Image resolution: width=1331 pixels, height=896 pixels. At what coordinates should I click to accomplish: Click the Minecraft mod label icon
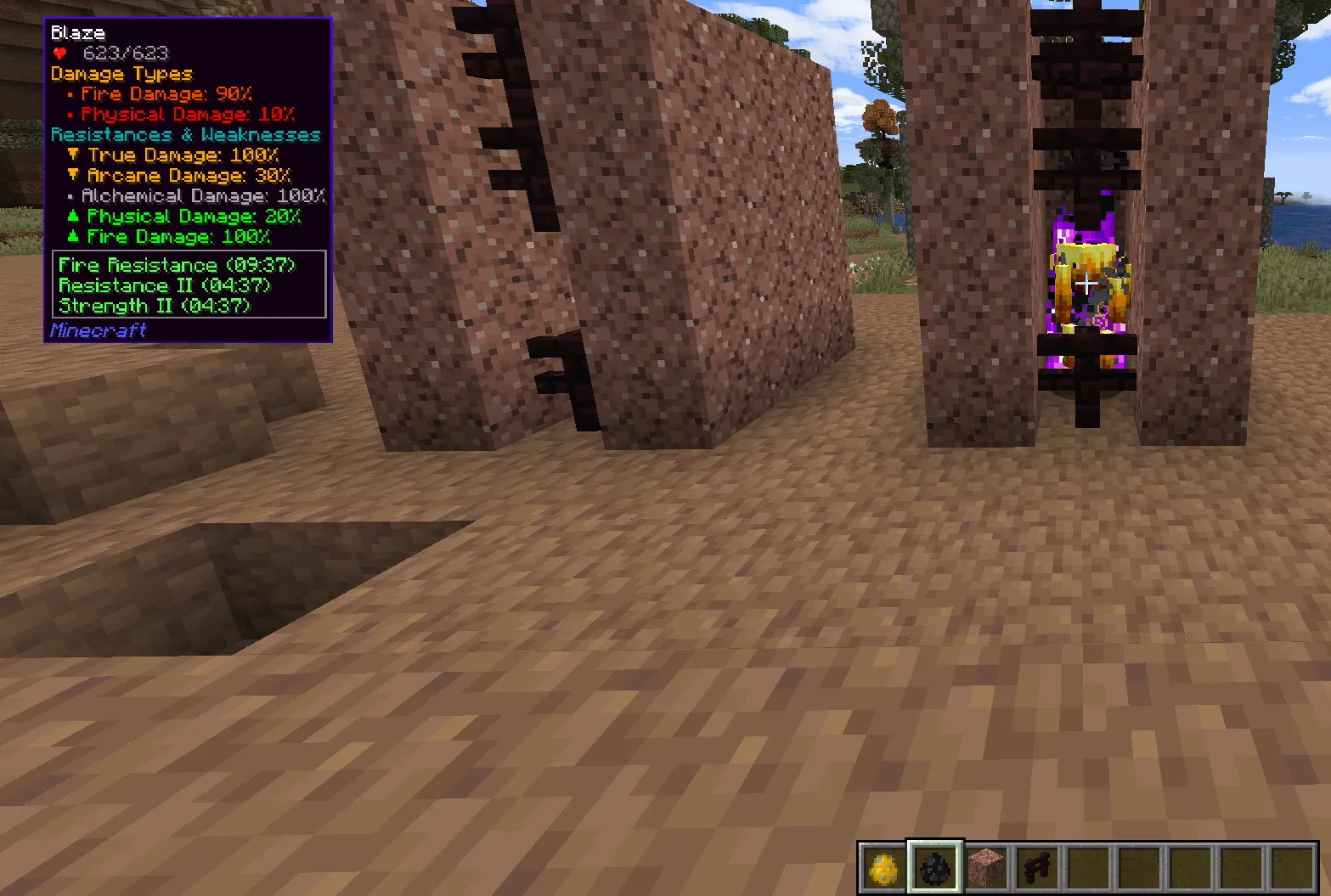coord(98,330)
